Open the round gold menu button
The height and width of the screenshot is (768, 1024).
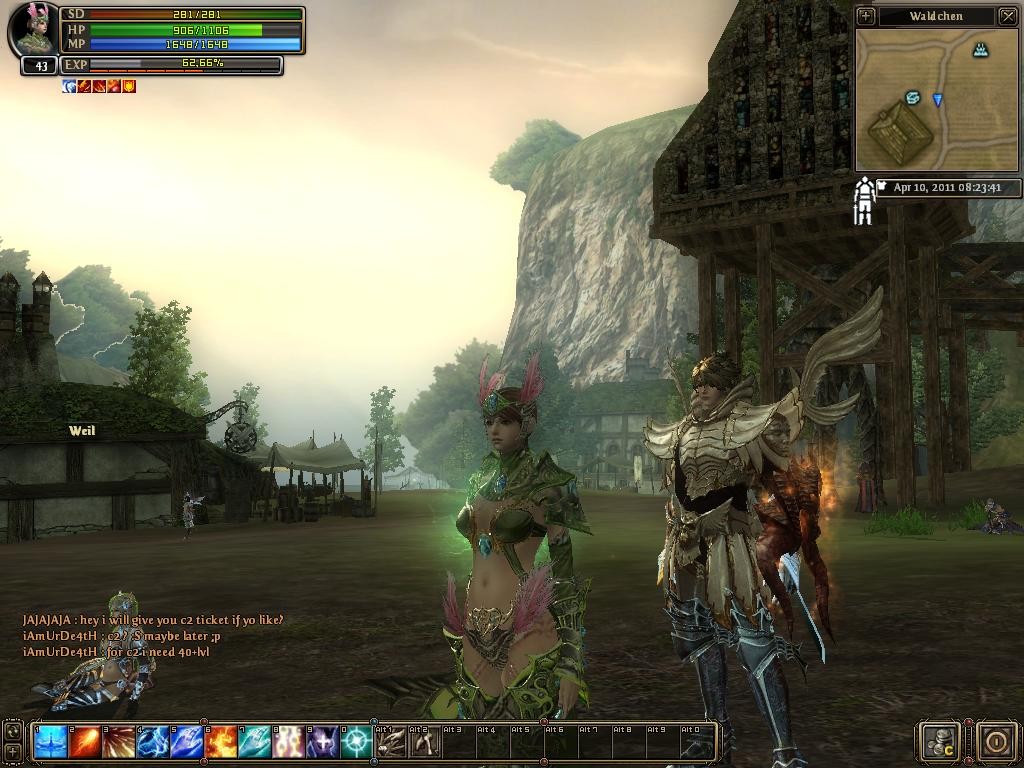(x=996, y=741)
